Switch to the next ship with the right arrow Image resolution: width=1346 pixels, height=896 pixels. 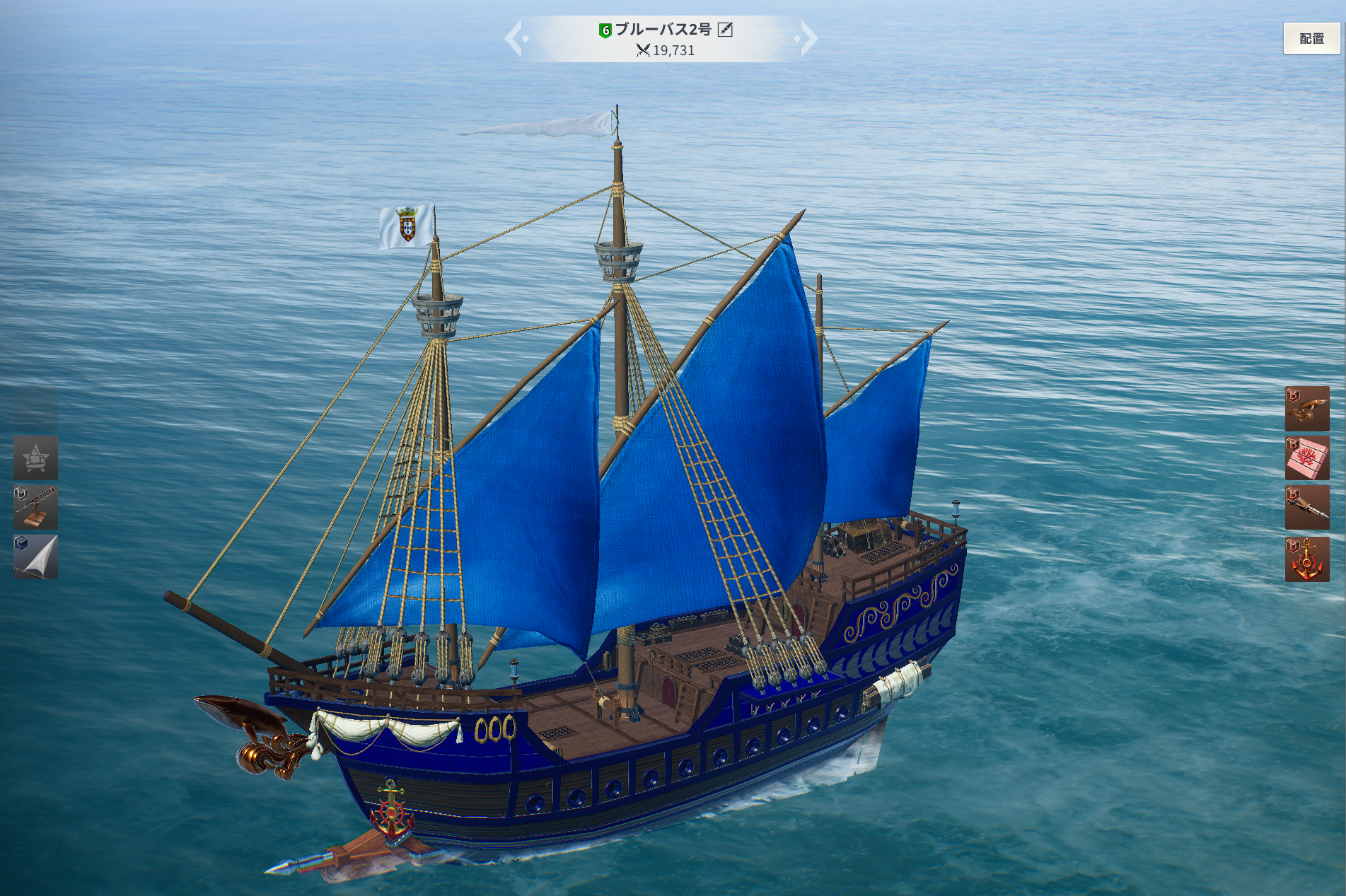[806, 38]
